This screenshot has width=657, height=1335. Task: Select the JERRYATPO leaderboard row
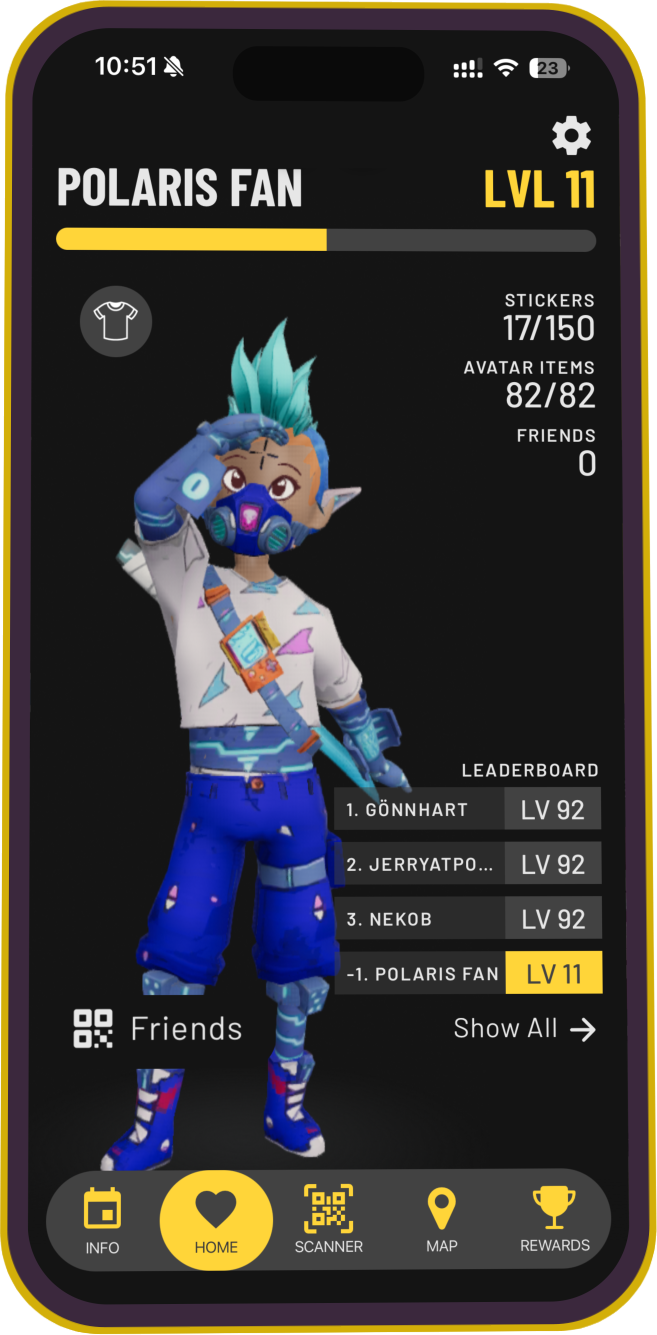[468, 864]
